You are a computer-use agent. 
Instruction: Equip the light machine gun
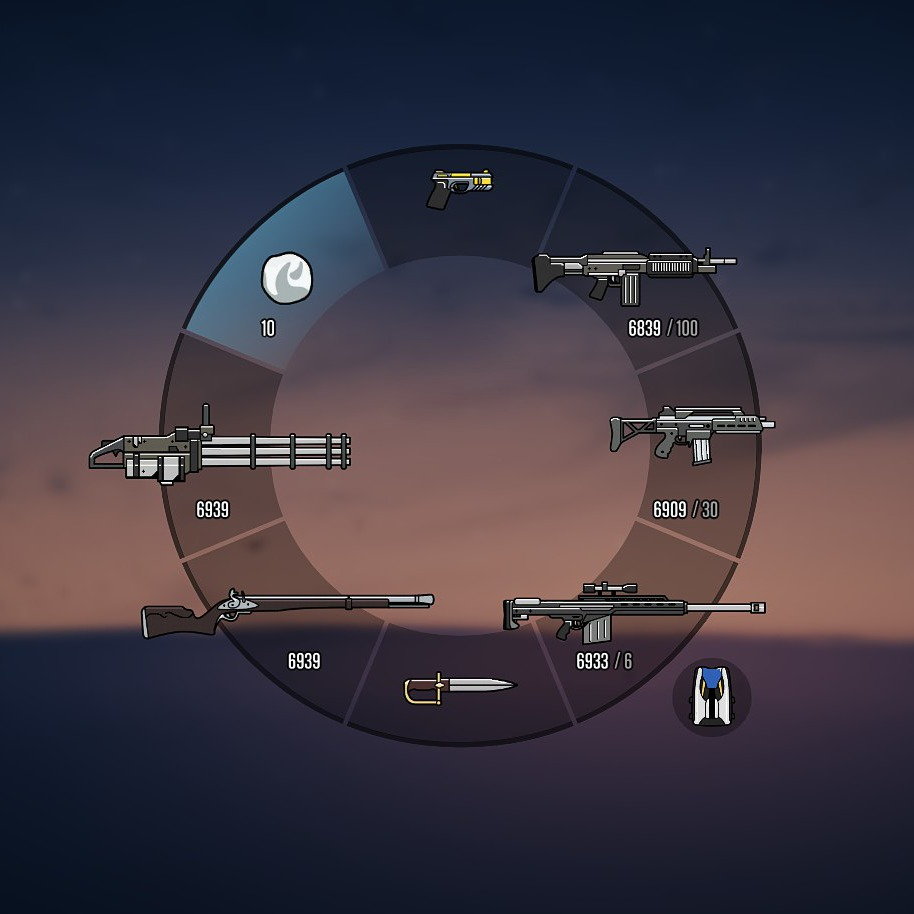(634, 271)
